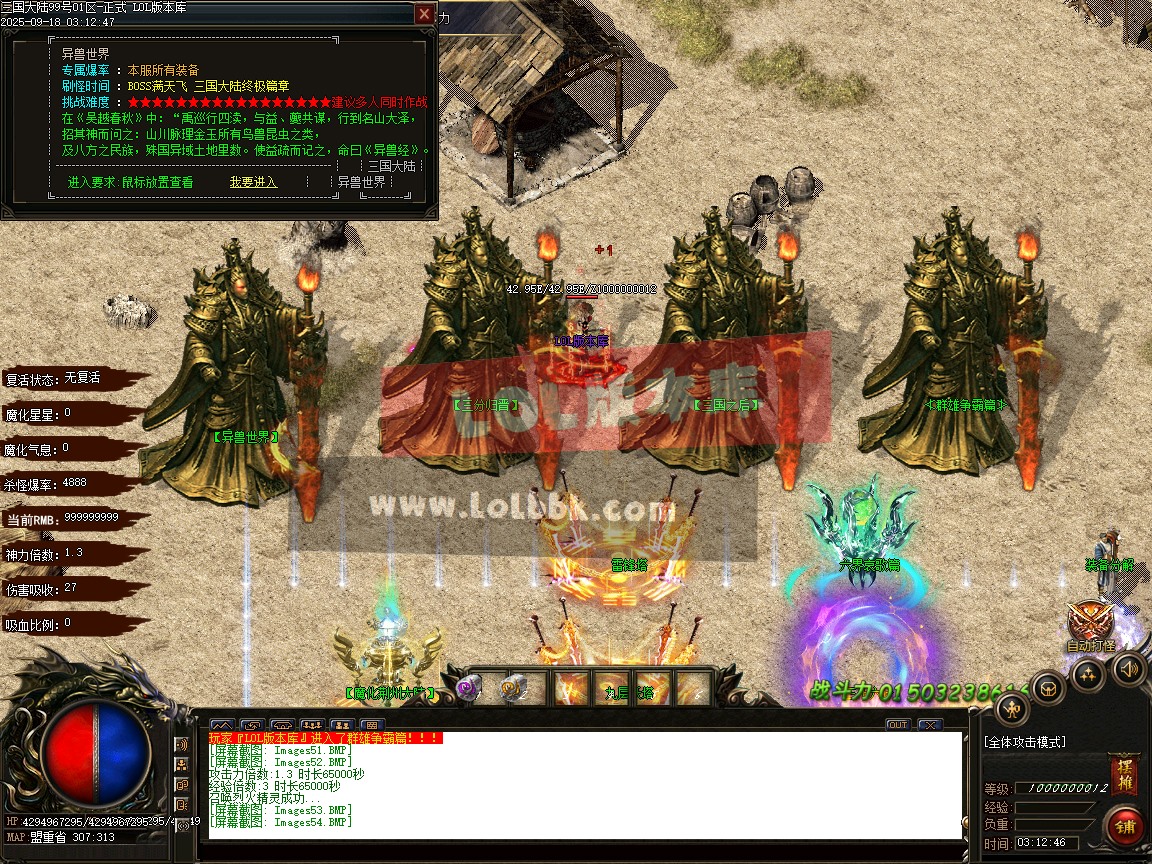Click the mountain-shaped chat tab button
The height and width of the screenshot is (864, 1152).
click(222, 725)
